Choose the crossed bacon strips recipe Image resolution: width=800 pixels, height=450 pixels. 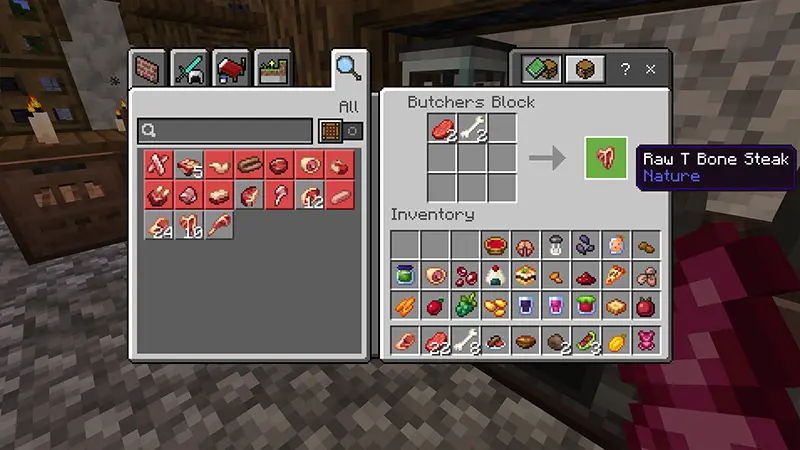point(157,163)
